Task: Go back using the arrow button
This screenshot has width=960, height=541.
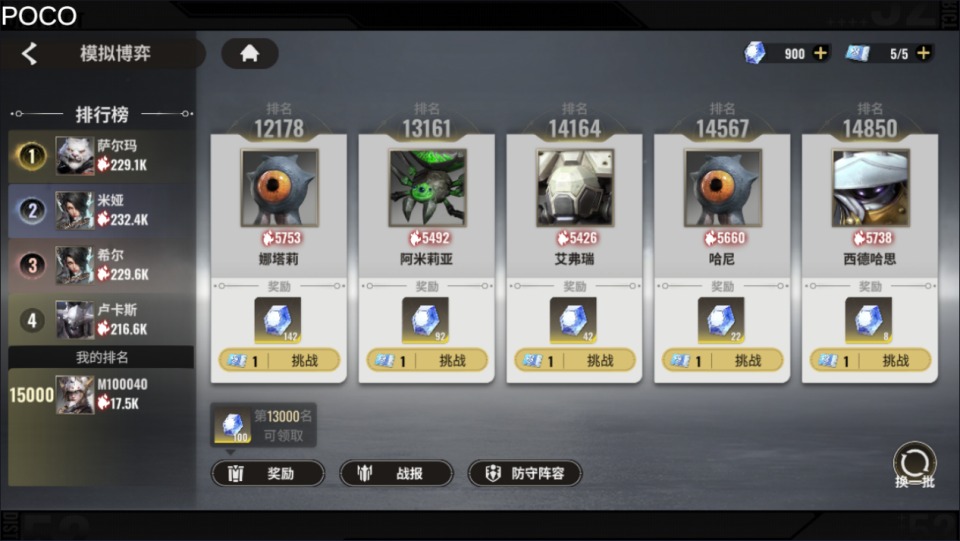Action: 30,54
